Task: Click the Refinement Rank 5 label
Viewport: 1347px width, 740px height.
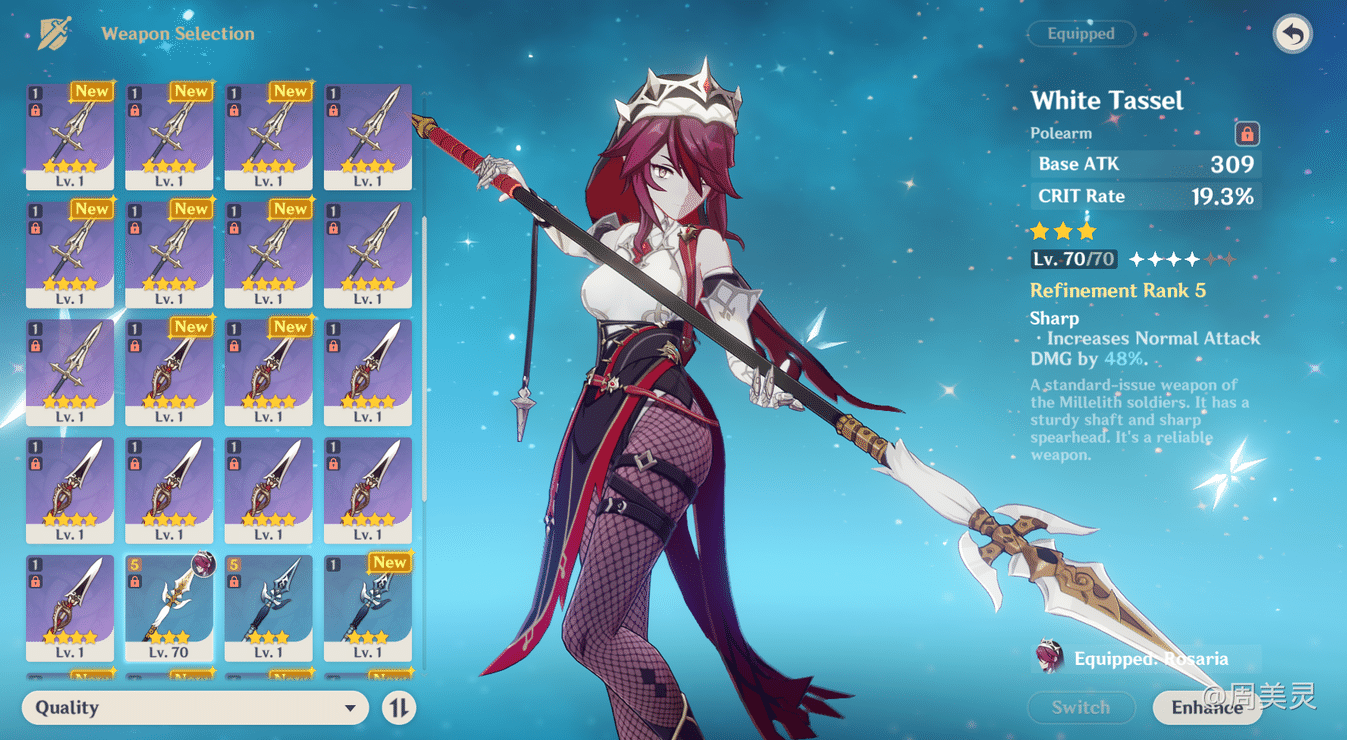Action: tap(1117, 290)
